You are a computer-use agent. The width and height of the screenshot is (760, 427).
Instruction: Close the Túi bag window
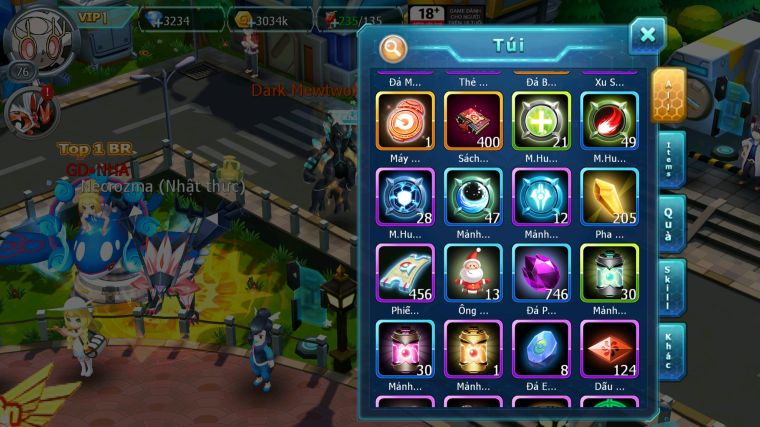[647, 35]
